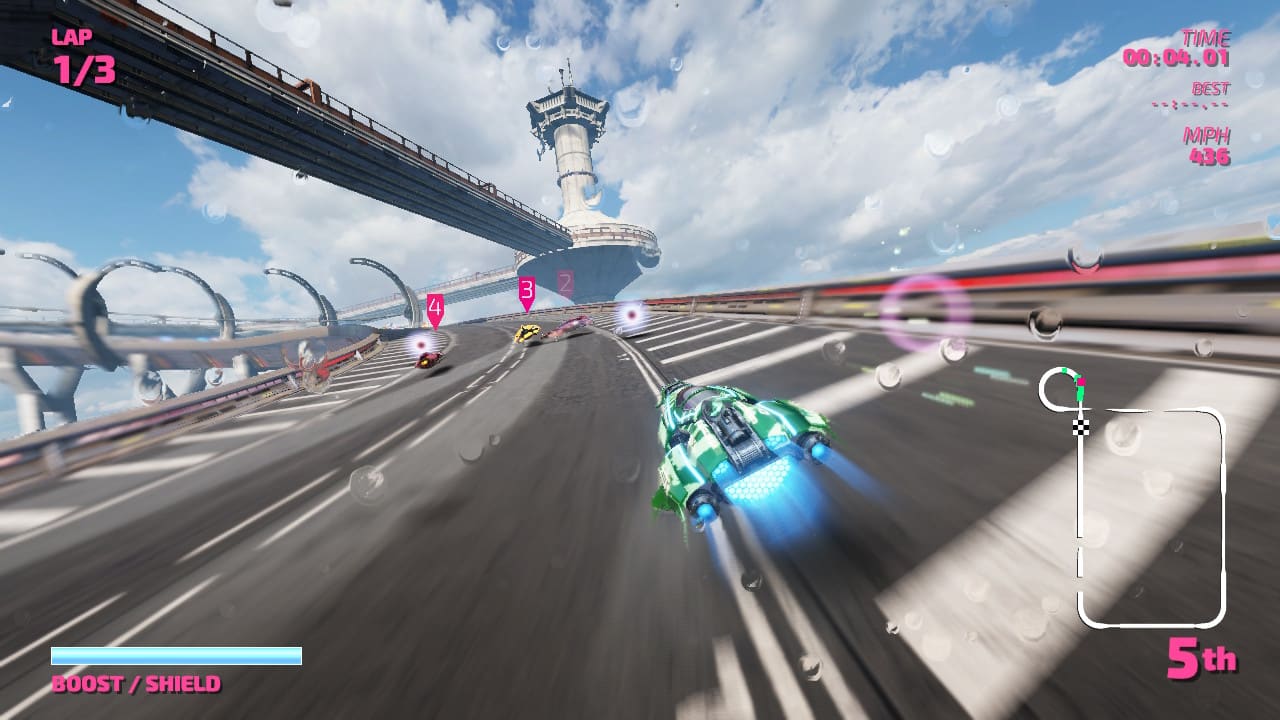Select the pink number 3 racer marker
1280x720 pixels.
pos(527,292)
